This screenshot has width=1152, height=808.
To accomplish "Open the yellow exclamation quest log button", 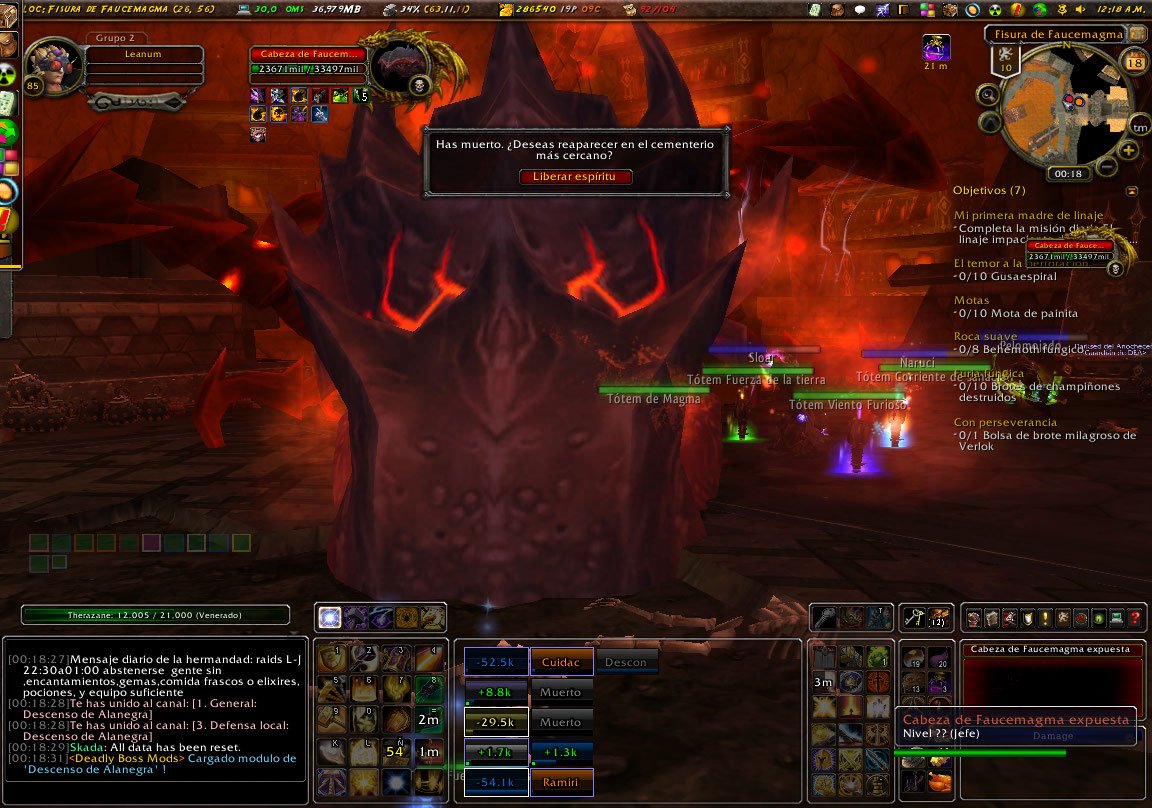I will pyautogui.click(x=1044, y=618).
